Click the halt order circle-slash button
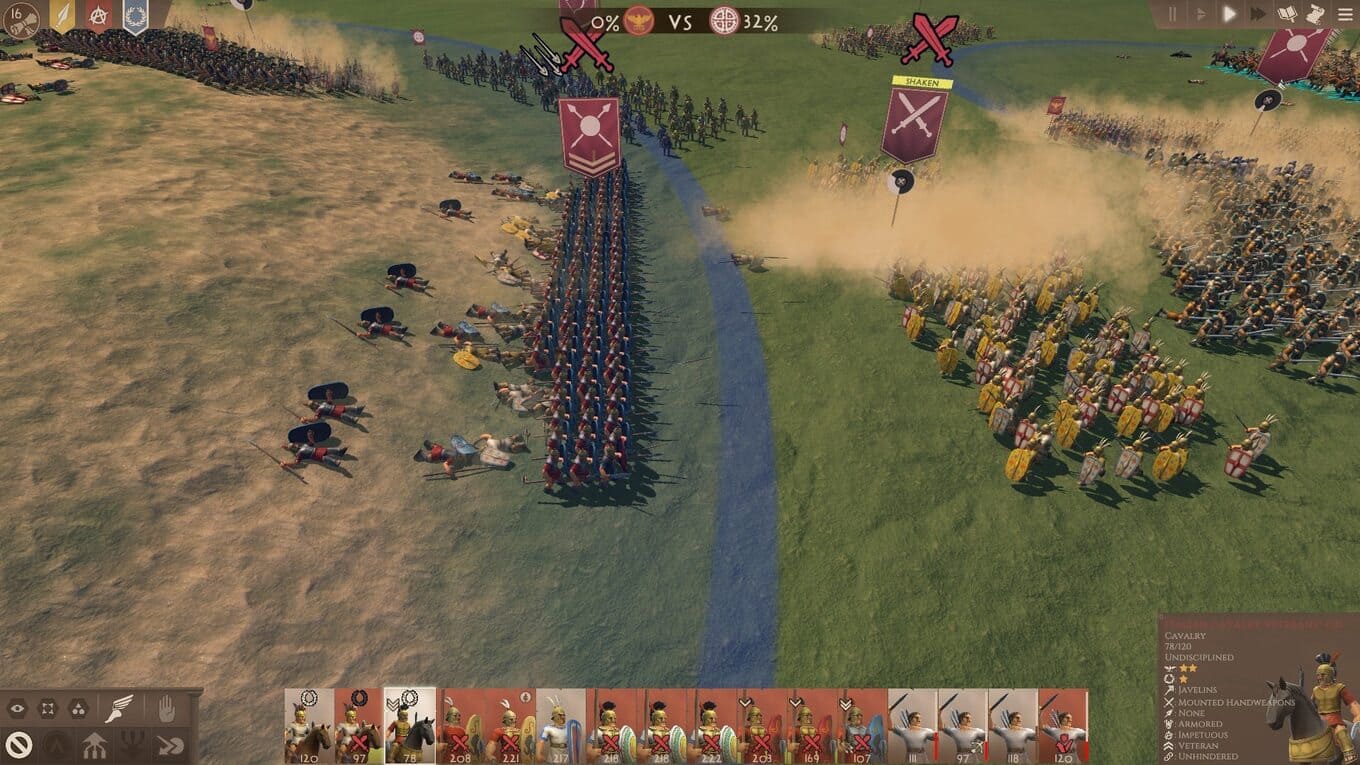The width and height of the screenshot is (1360, 765). click(x=18, y=743)
